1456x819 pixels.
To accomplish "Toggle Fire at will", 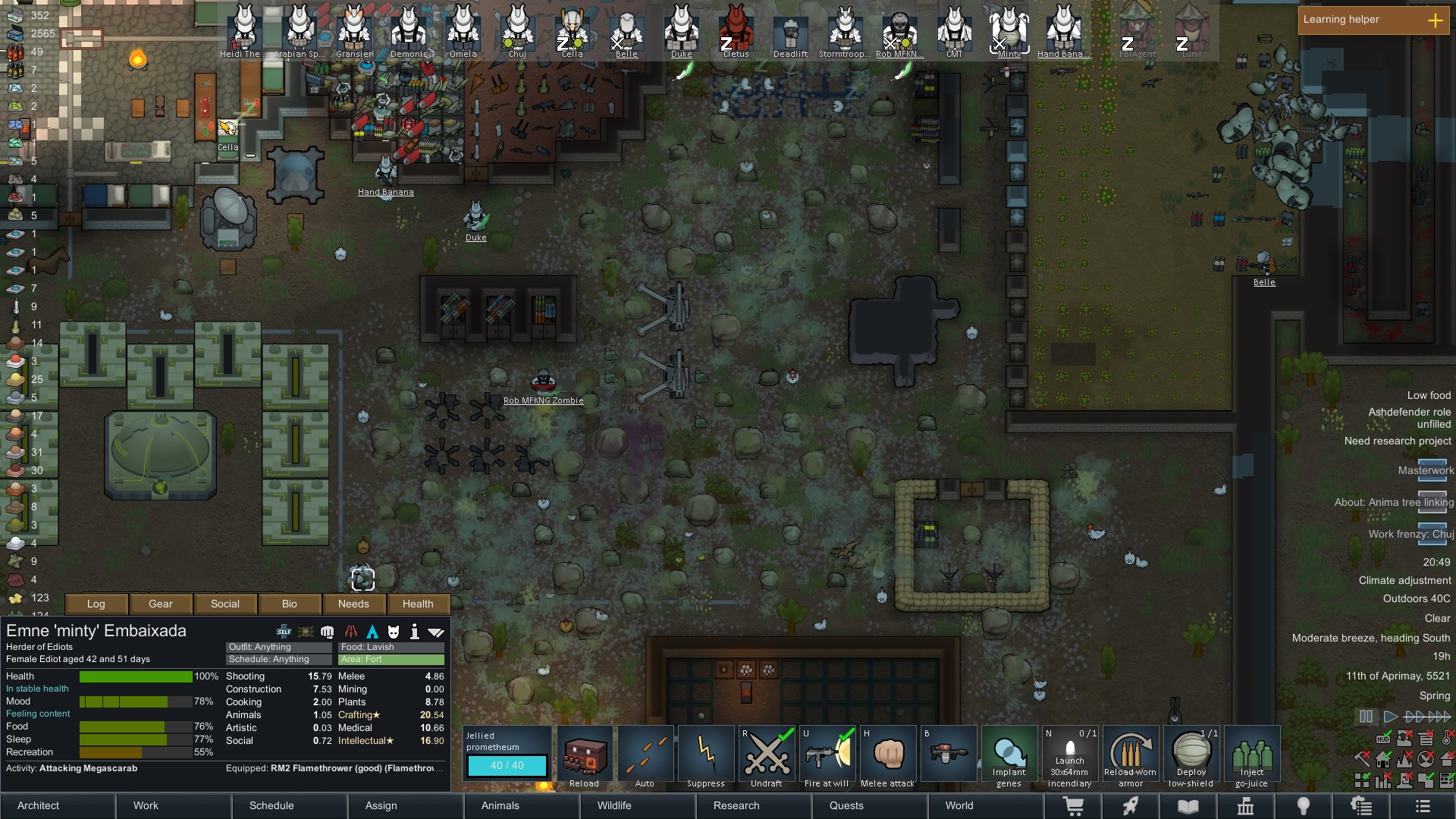I will point(827,755).
